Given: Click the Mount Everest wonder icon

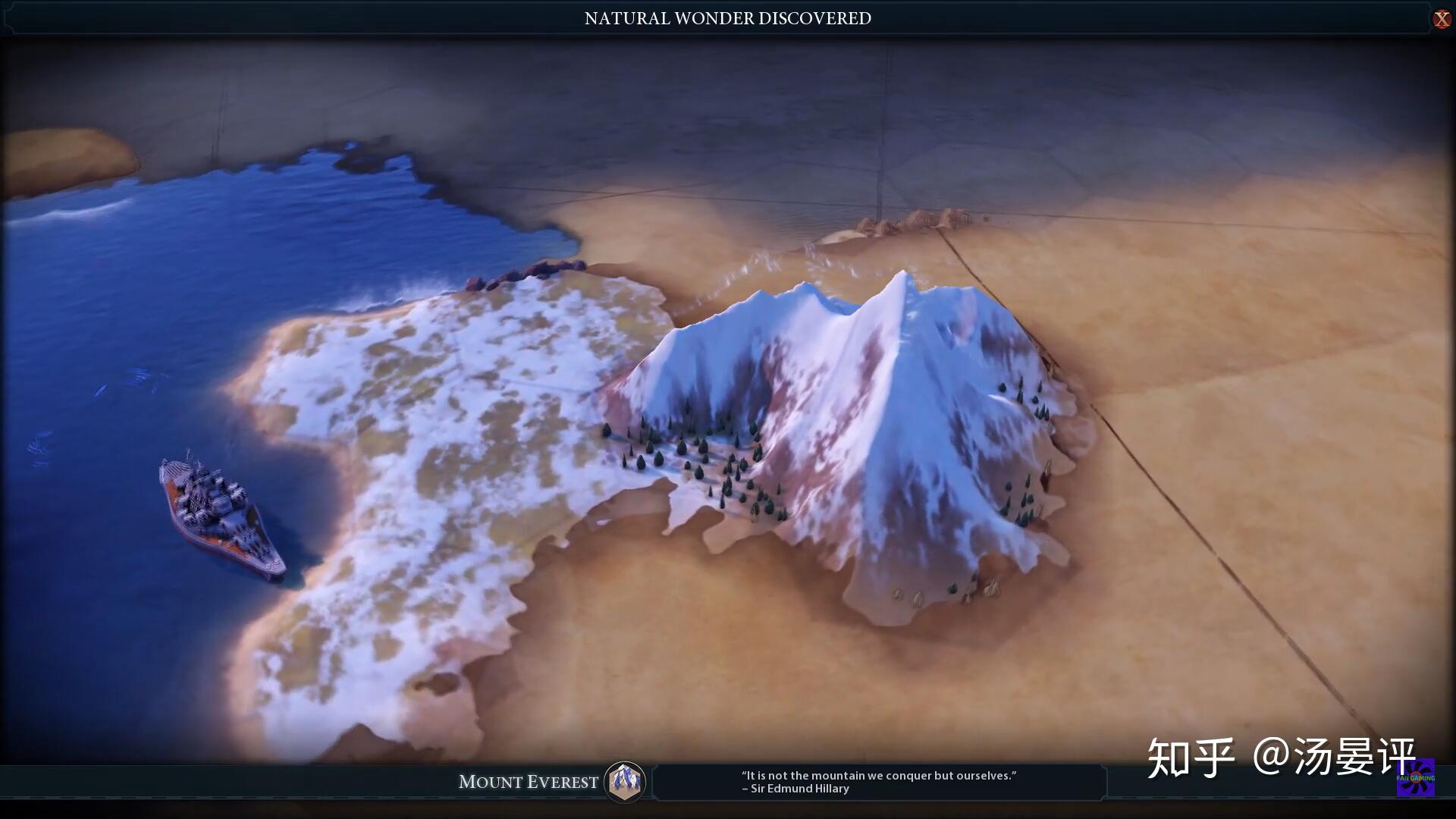Looking at the screenshot, I should pos(625,781).
